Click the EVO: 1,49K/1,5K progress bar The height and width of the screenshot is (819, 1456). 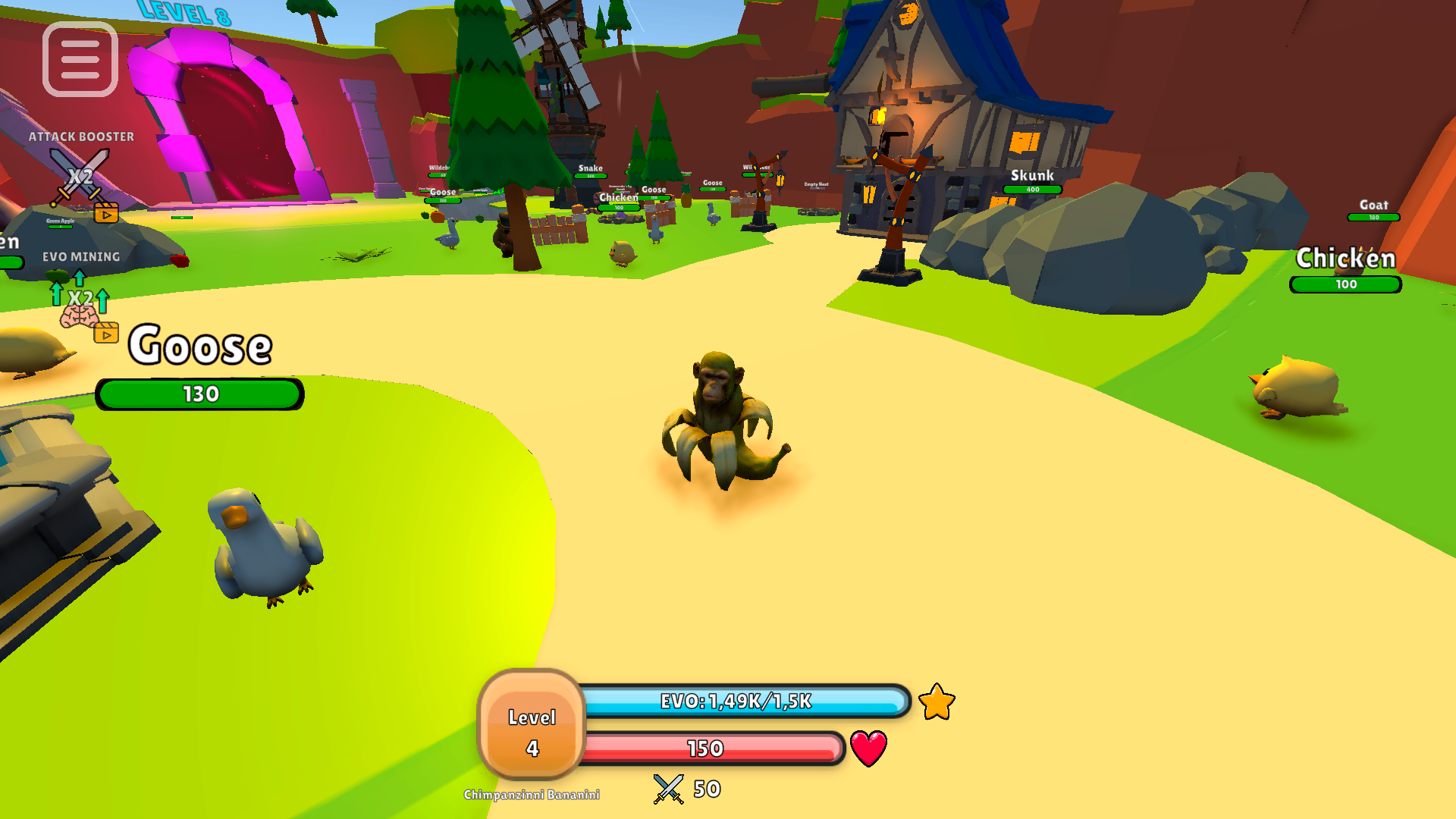coord(734,703)
